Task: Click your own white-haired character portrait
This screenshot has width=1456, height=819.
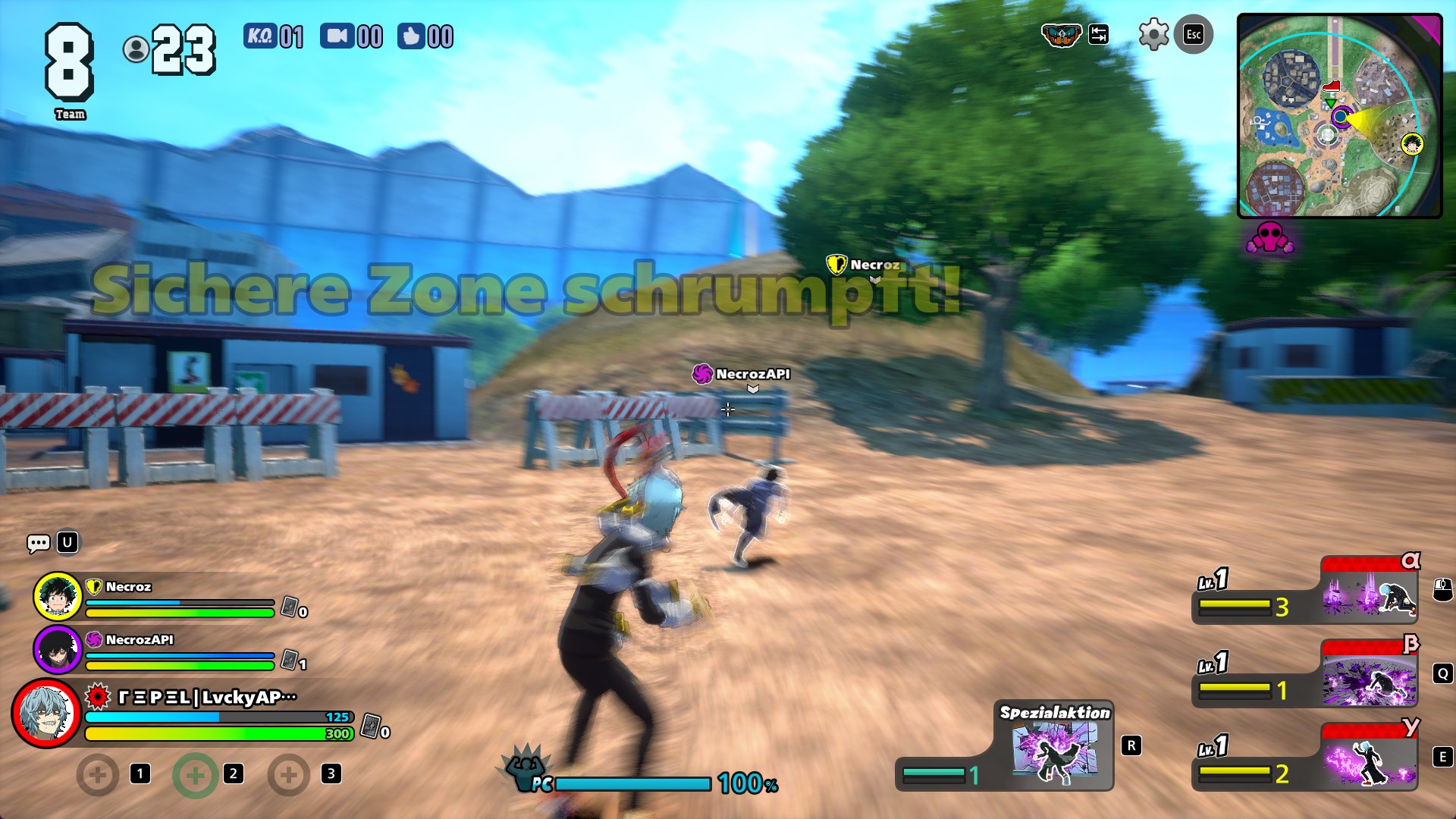Action: pos(47,714)
